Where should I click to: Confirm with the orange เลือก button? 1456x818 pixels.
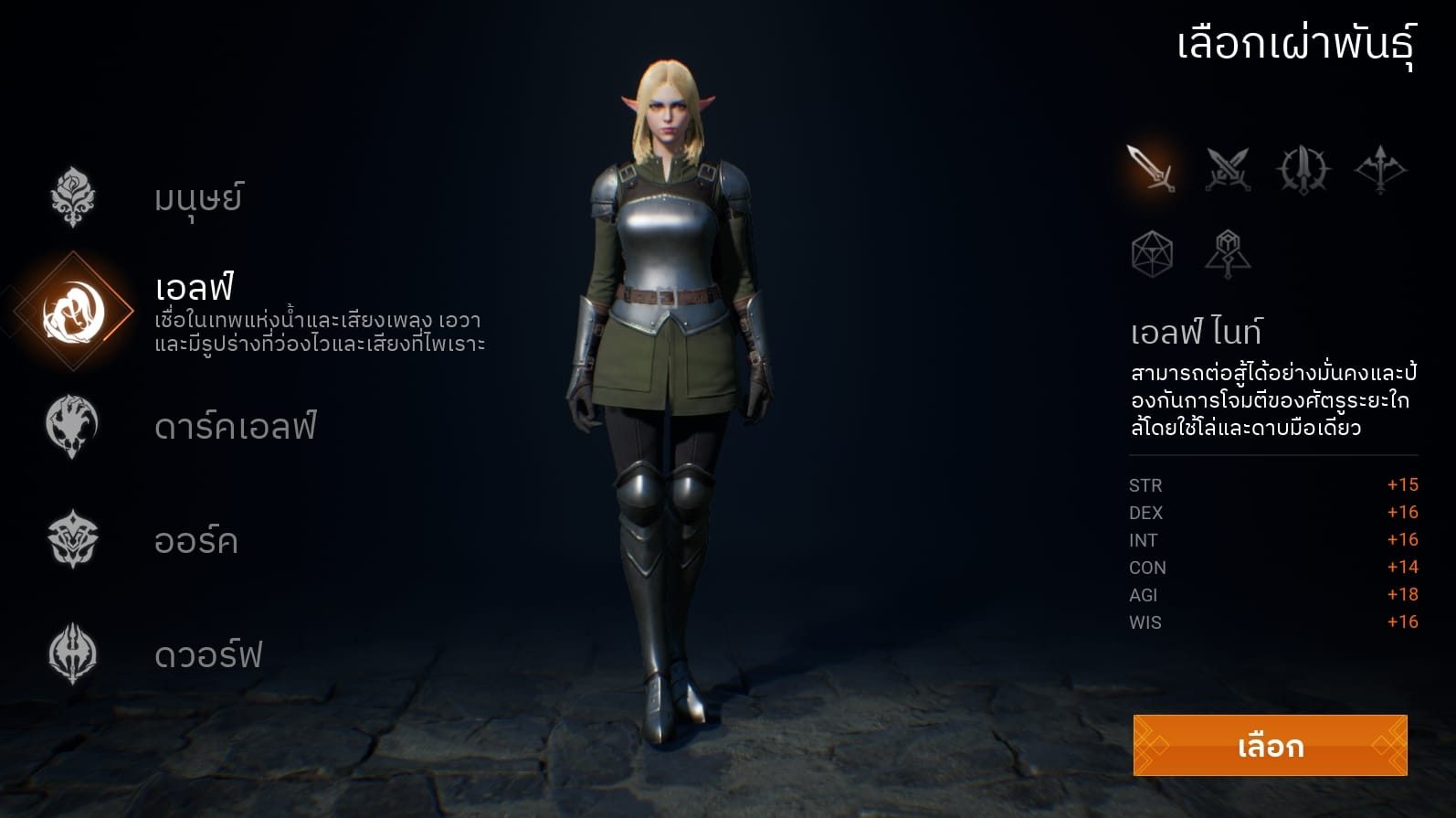1270,746
